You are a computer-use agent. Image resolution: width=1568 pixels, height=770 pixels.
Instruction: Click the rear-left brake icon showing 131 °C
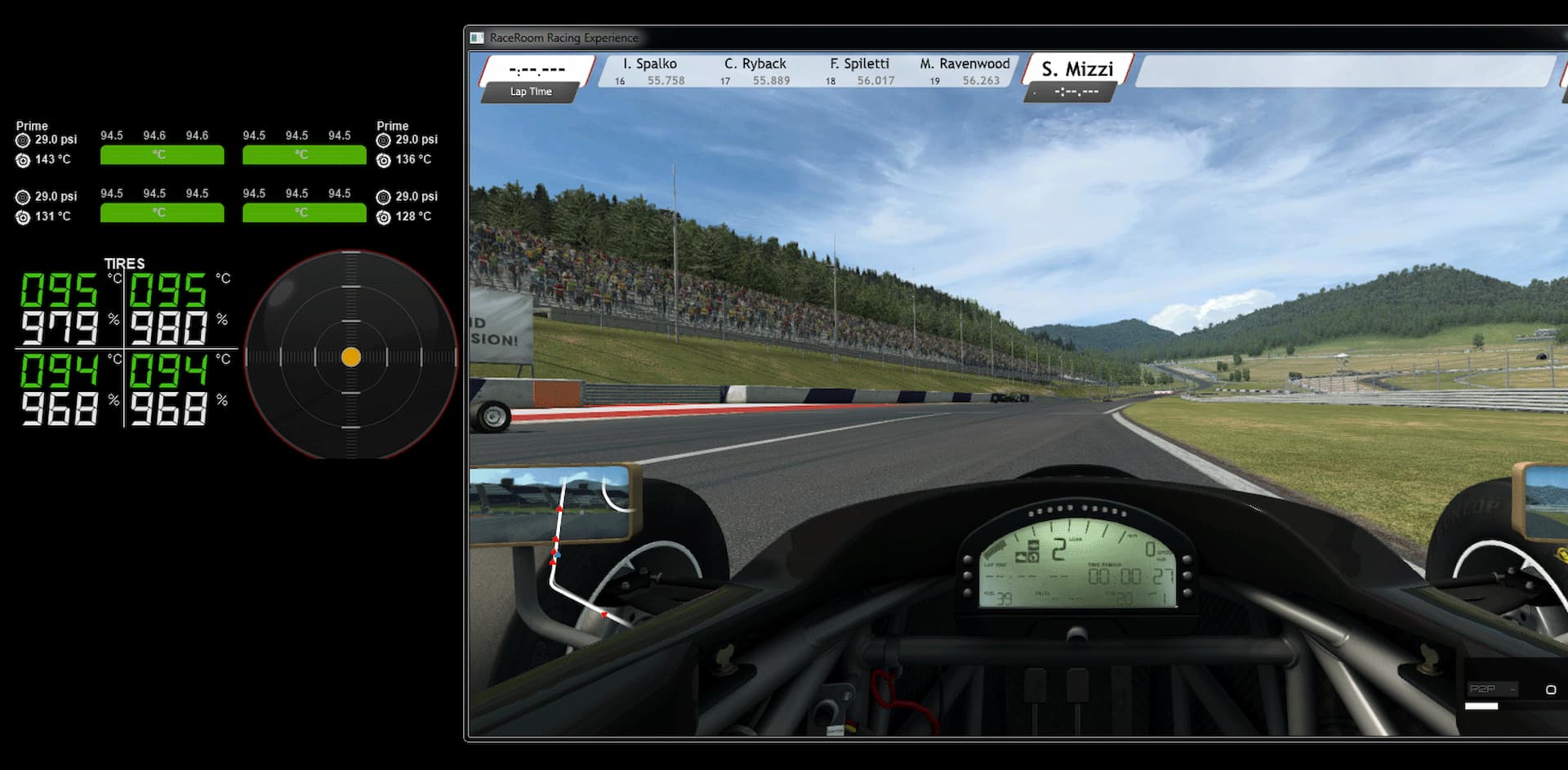click(x=22, y=216)
